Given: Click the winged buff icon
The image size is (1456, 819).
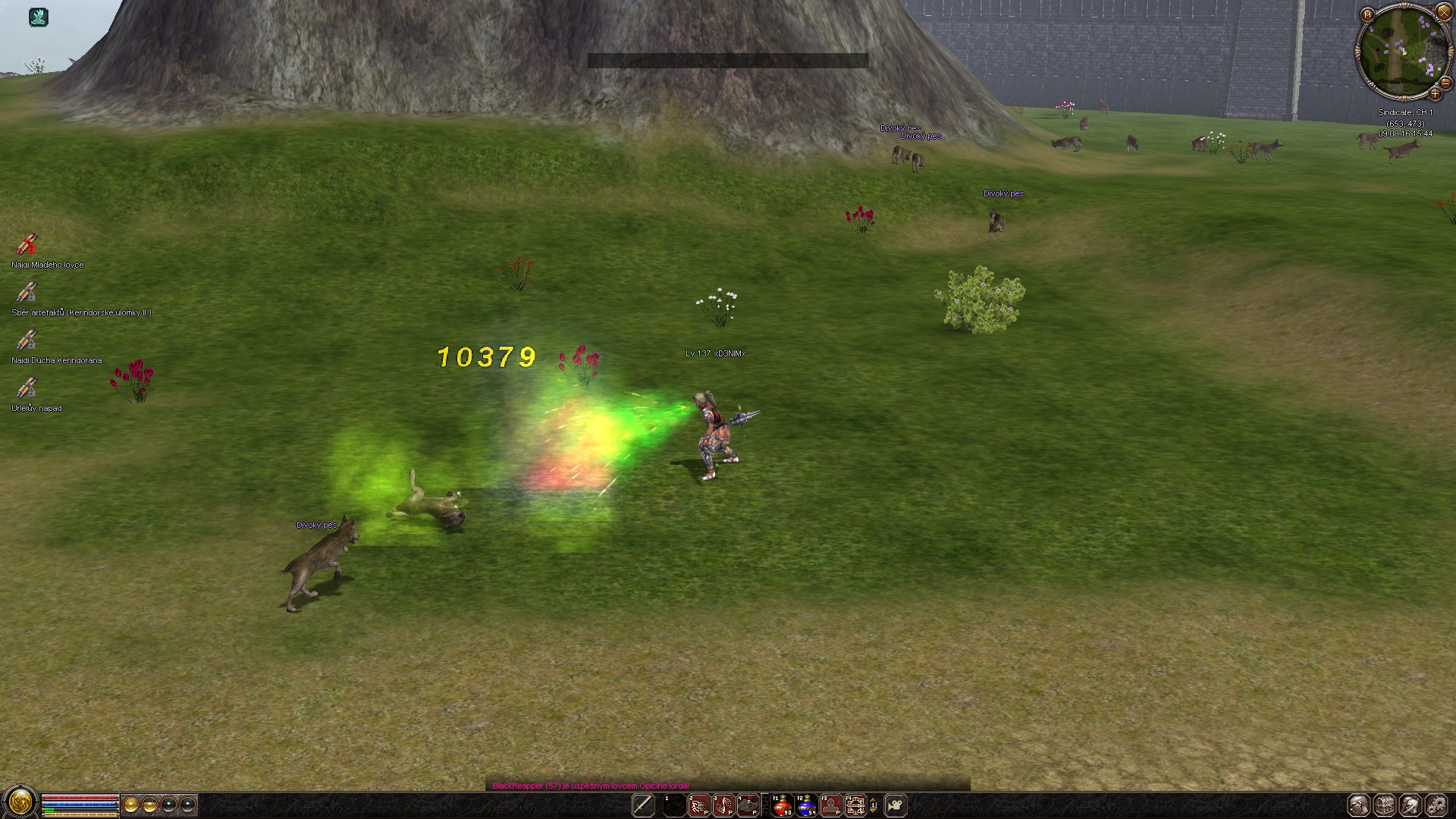Looking at the screenshot, I should tap(39, 17).
